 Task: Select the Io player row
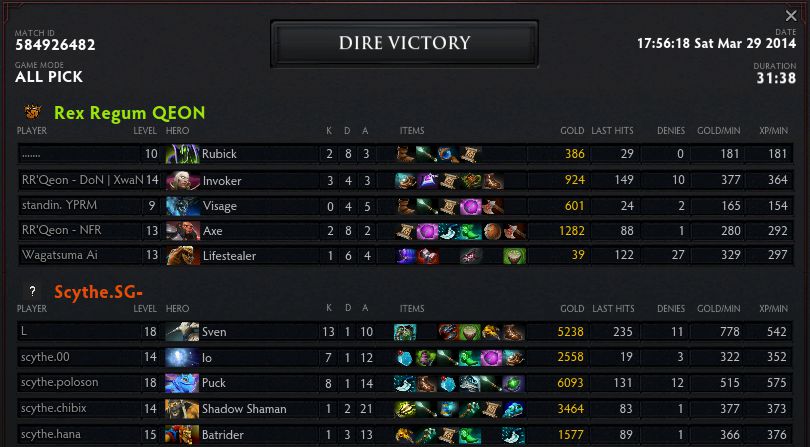point(400,357)
